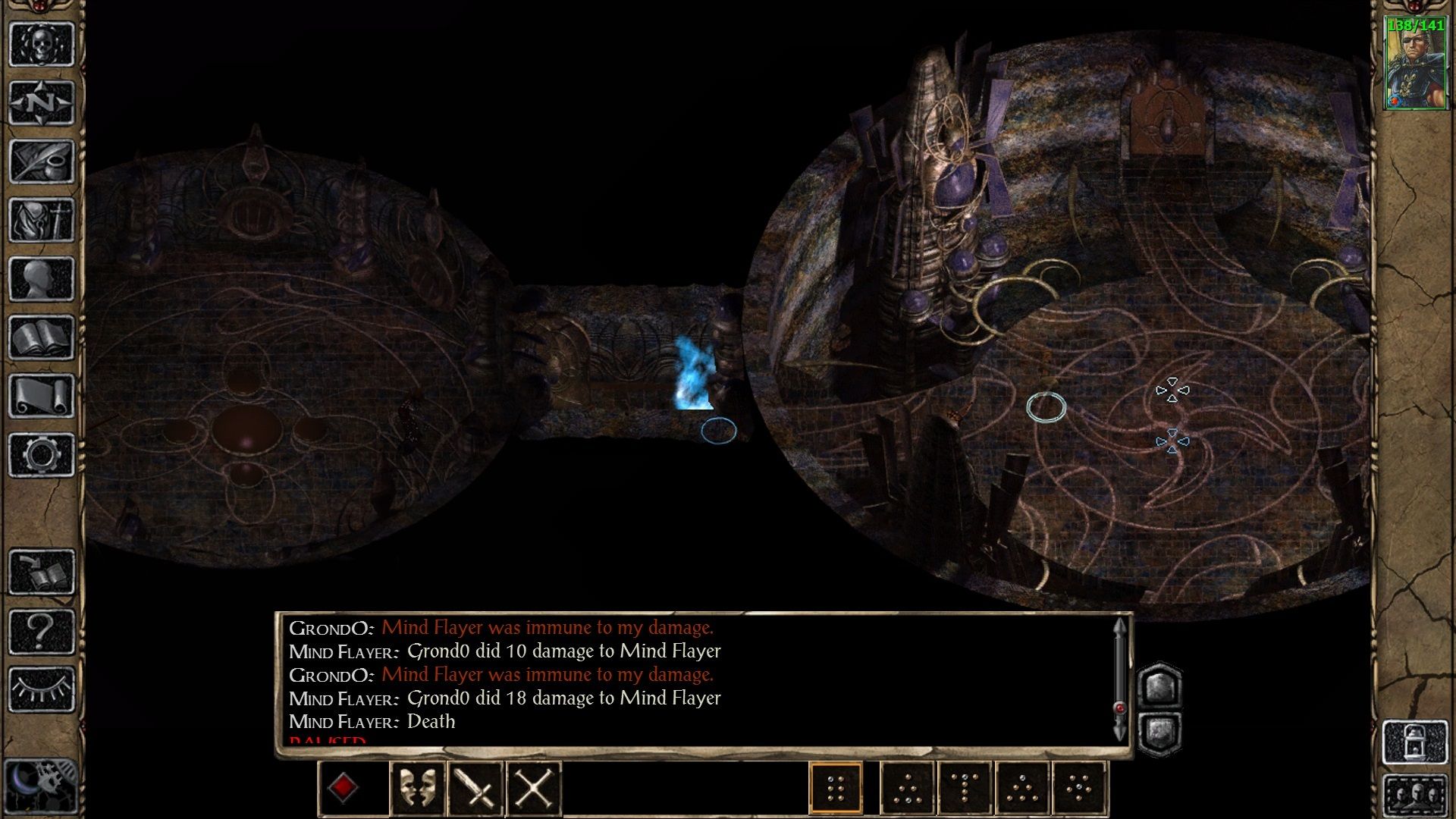Toggle party AI with the lantern icon
Screen dimensions: 1456x819
tap(1415, 741)
